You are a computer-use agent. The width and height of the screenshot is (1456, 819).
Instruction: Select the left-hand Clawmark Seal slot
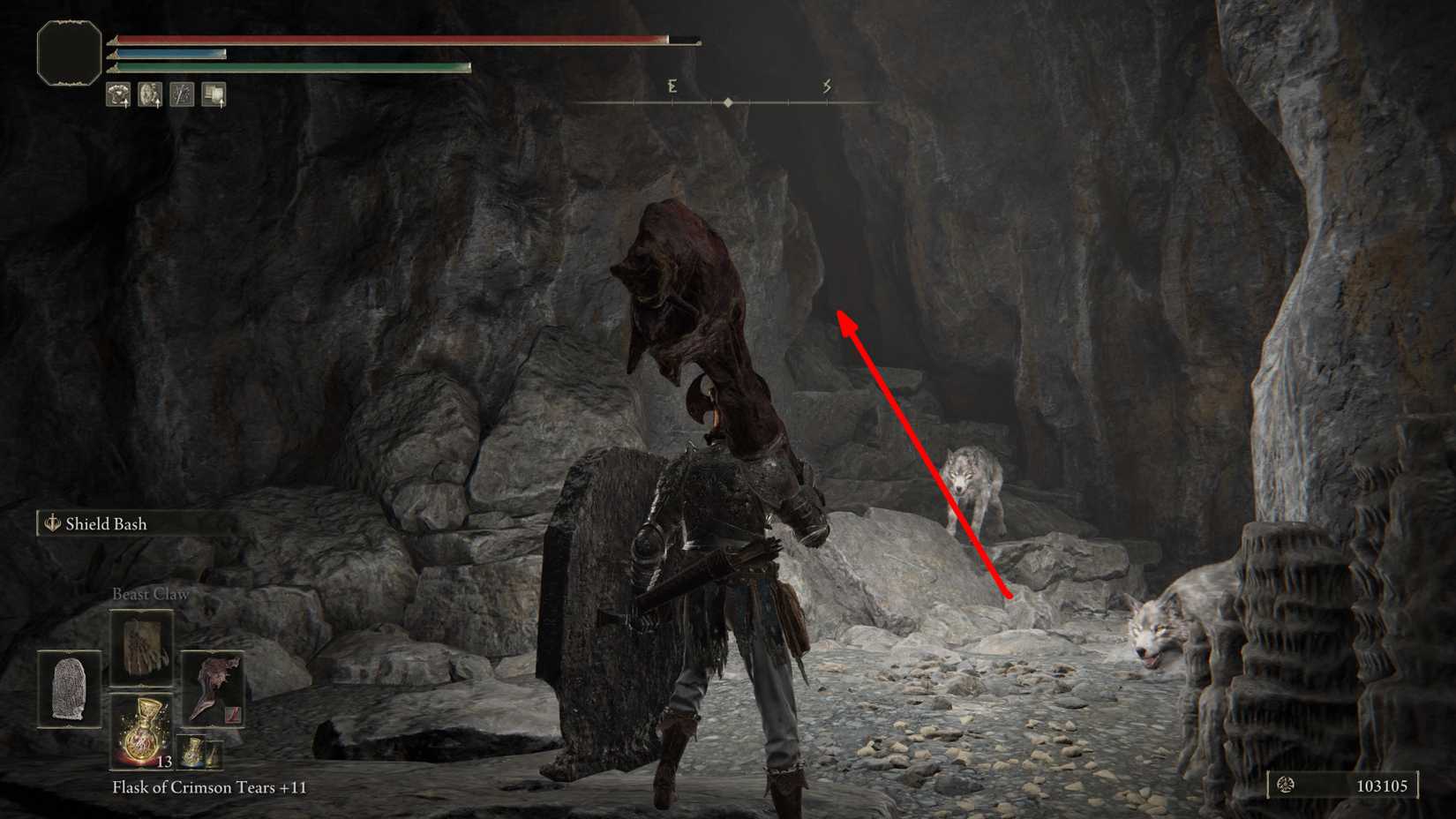pos(67,688)
